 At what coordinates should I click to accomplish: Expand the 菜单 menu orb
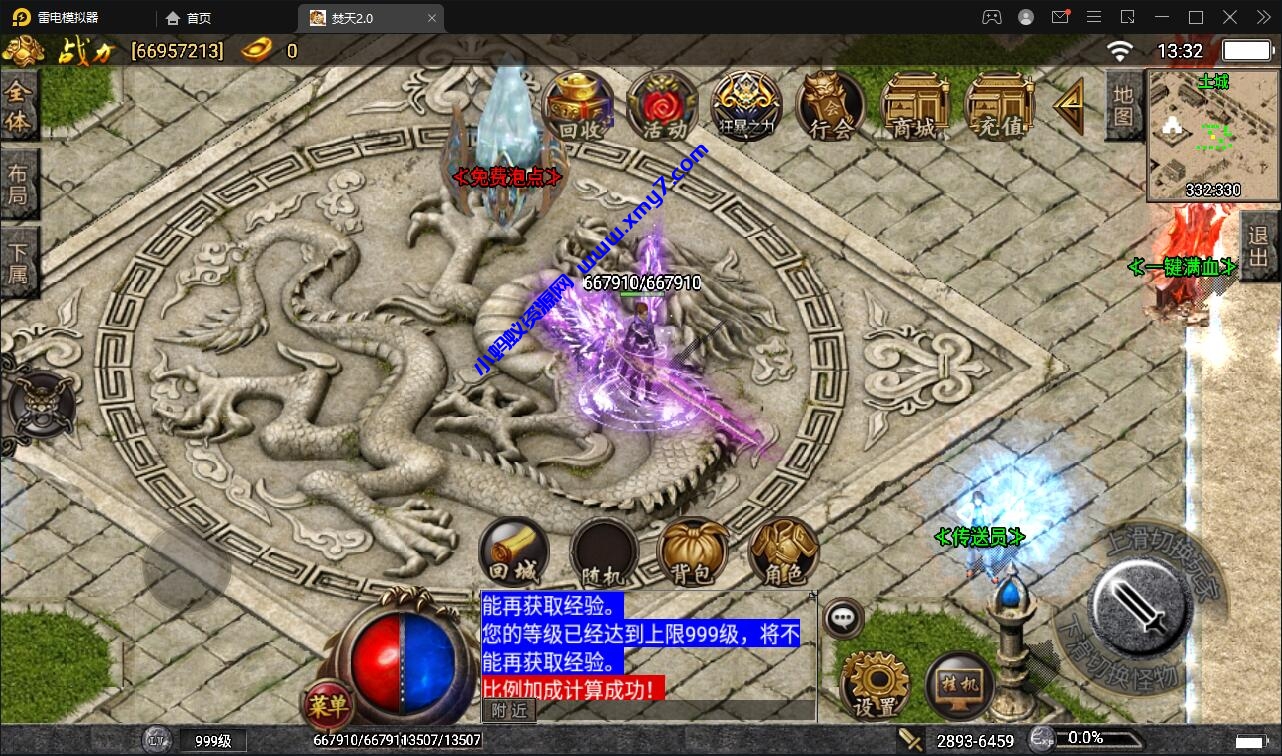[327, 706]
